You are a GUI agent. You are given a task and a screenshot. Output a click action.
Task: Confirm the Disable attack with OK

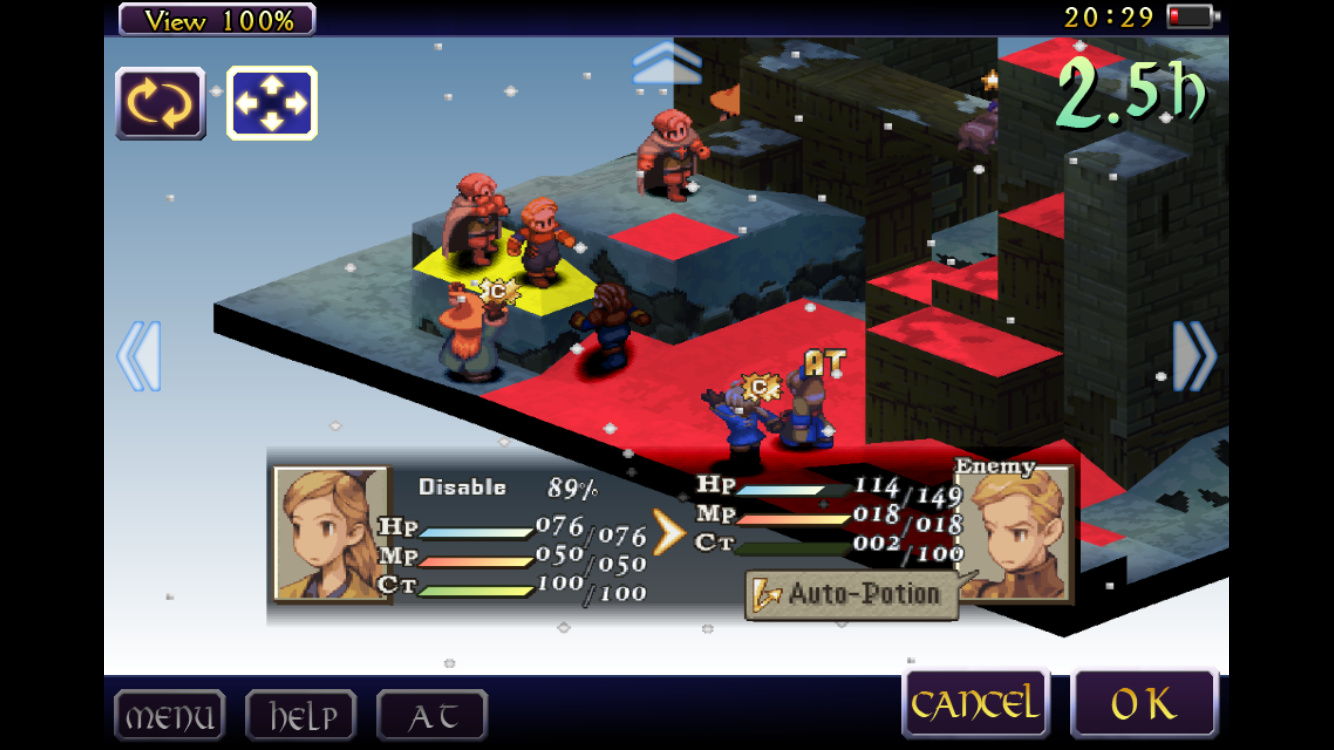pyautogui.click(x=1144, y=704)
